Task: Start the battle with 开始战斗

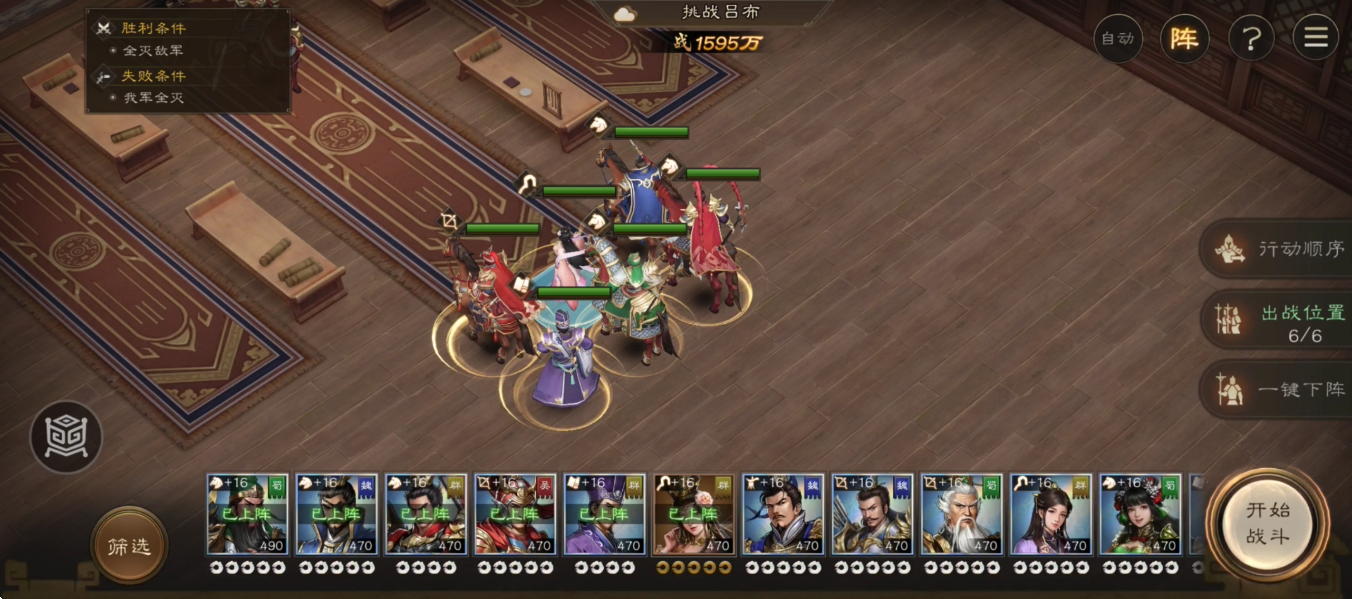Action: click(1267, 523)
